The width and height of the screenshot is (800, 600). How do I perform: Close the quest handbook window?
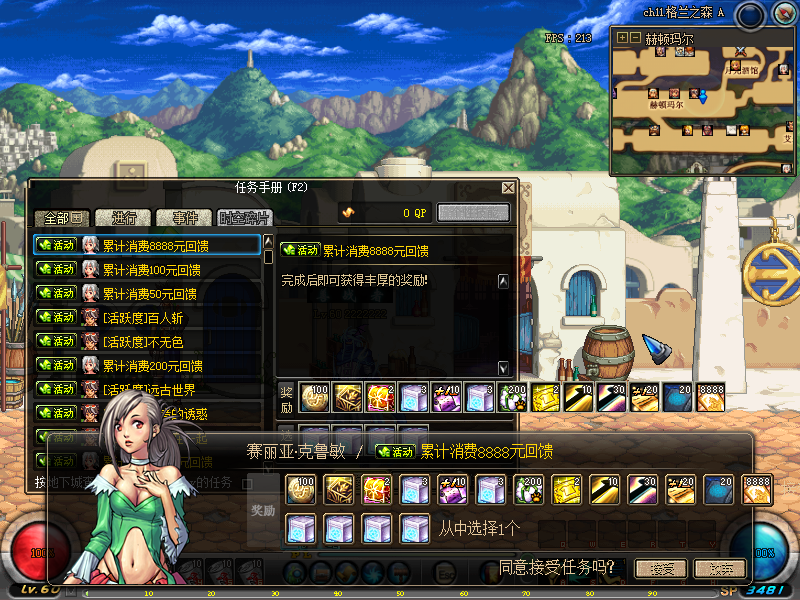tap(508, 187)
